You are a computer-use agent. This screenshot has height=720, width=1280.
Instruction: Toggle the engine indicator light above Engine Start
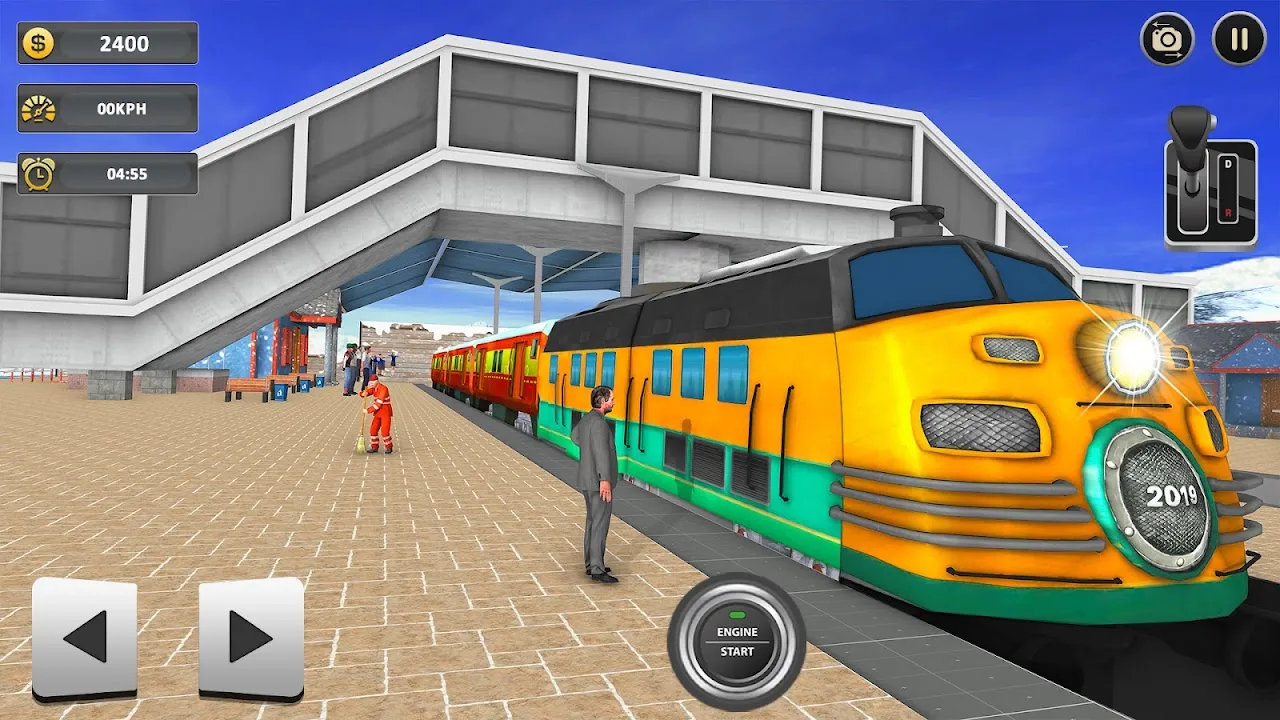click(739, 614)
